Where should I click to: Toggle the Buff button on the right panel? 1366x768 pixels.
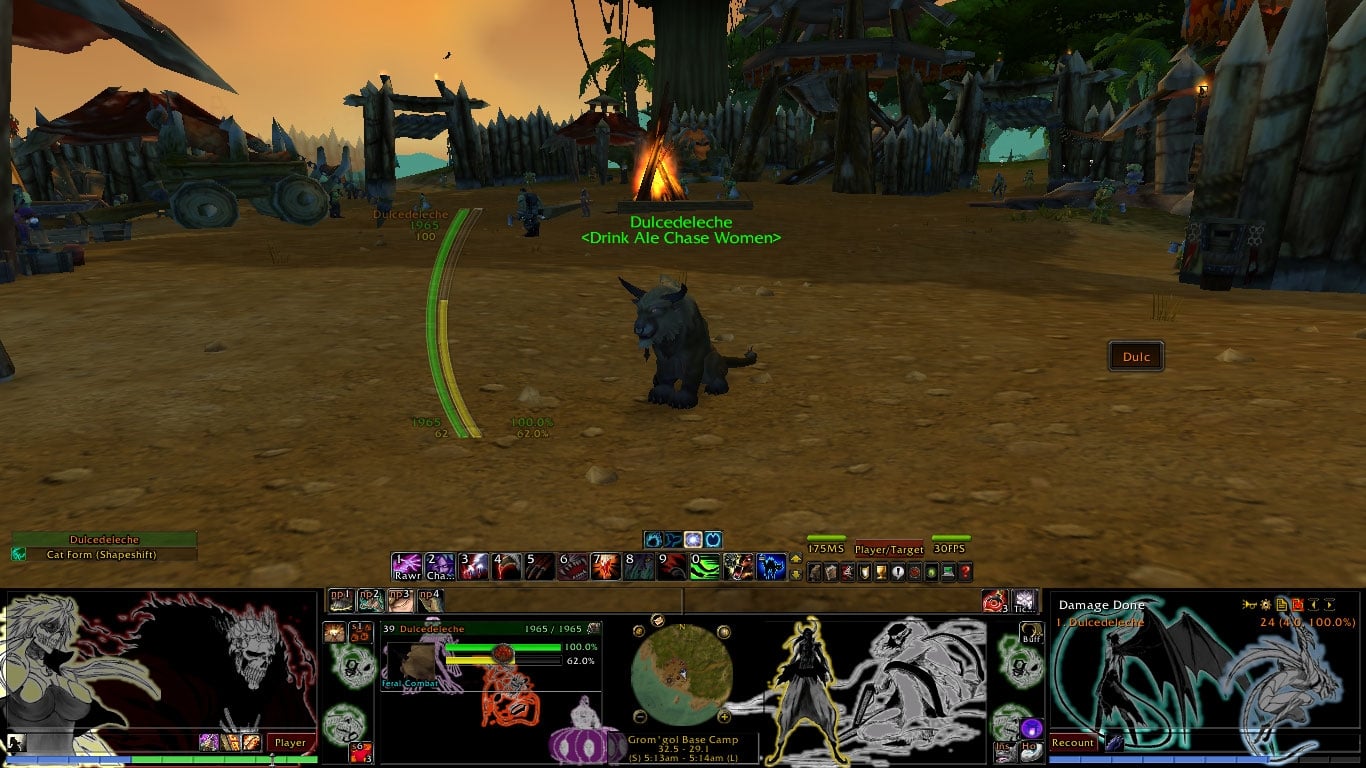(x=1032, y=634)
